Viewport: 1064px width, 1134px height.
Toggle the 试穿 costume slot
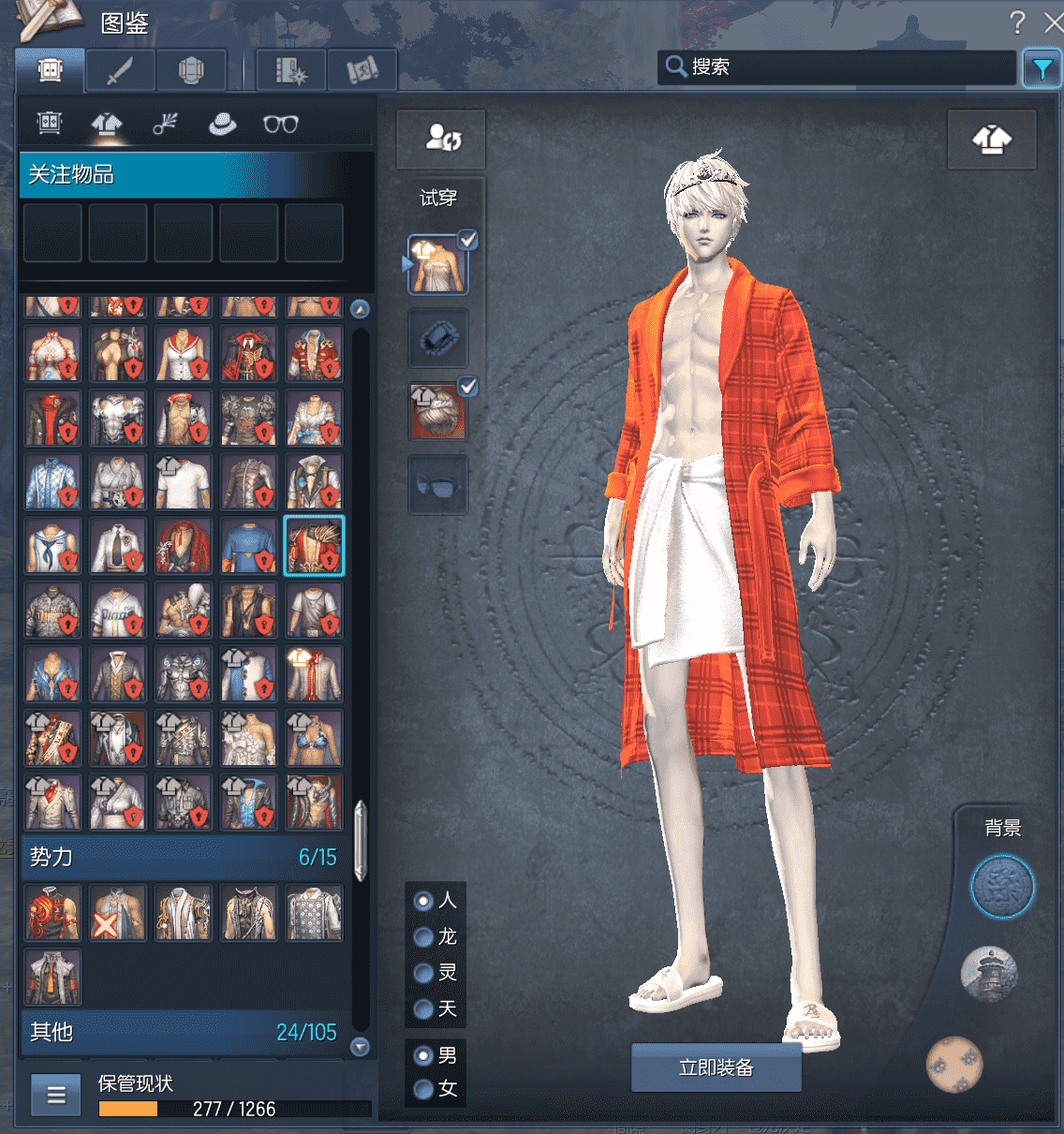point(437,265)
